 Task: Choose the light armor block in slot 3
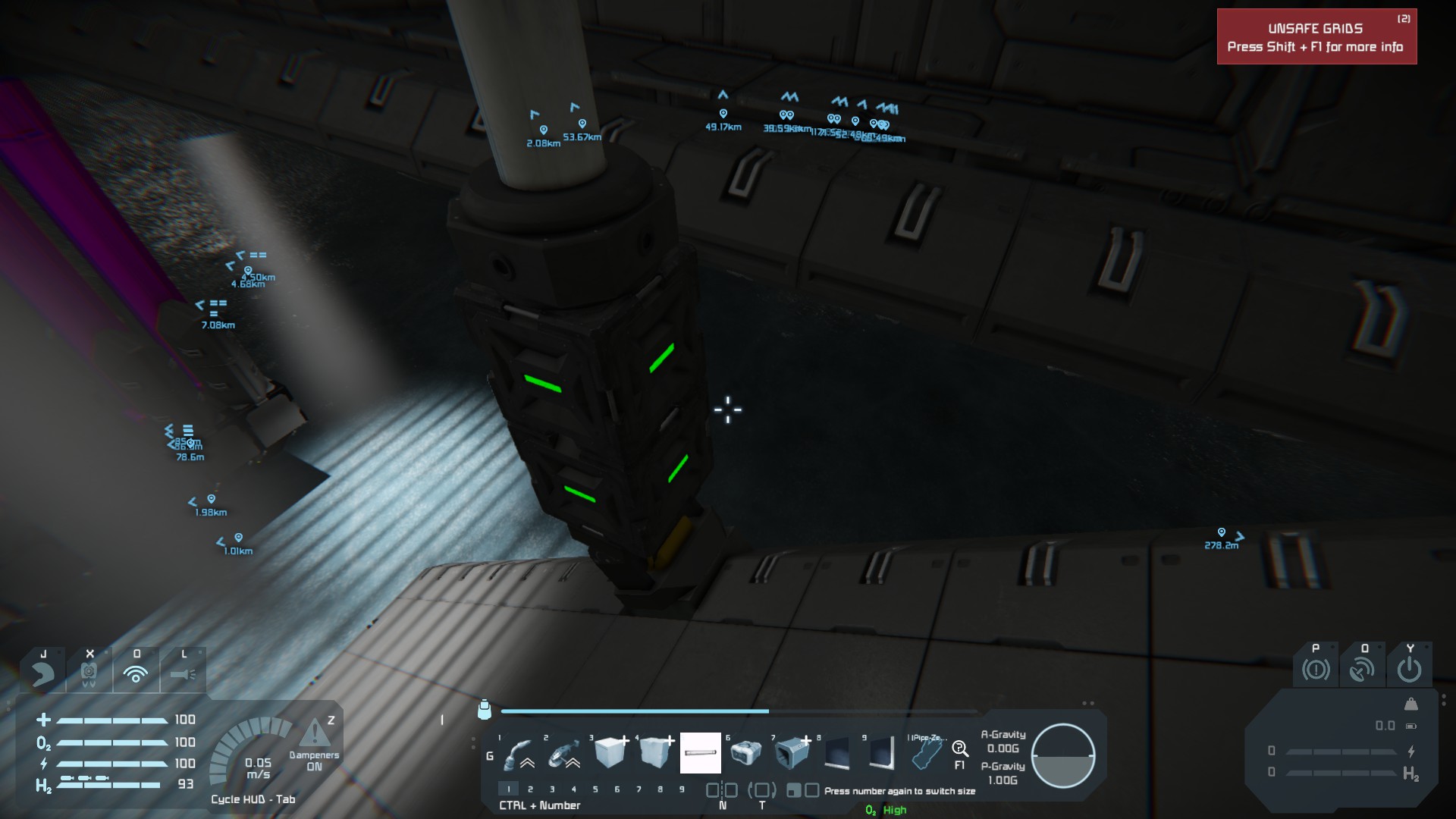pyautogui.click(x=610, y=753)
